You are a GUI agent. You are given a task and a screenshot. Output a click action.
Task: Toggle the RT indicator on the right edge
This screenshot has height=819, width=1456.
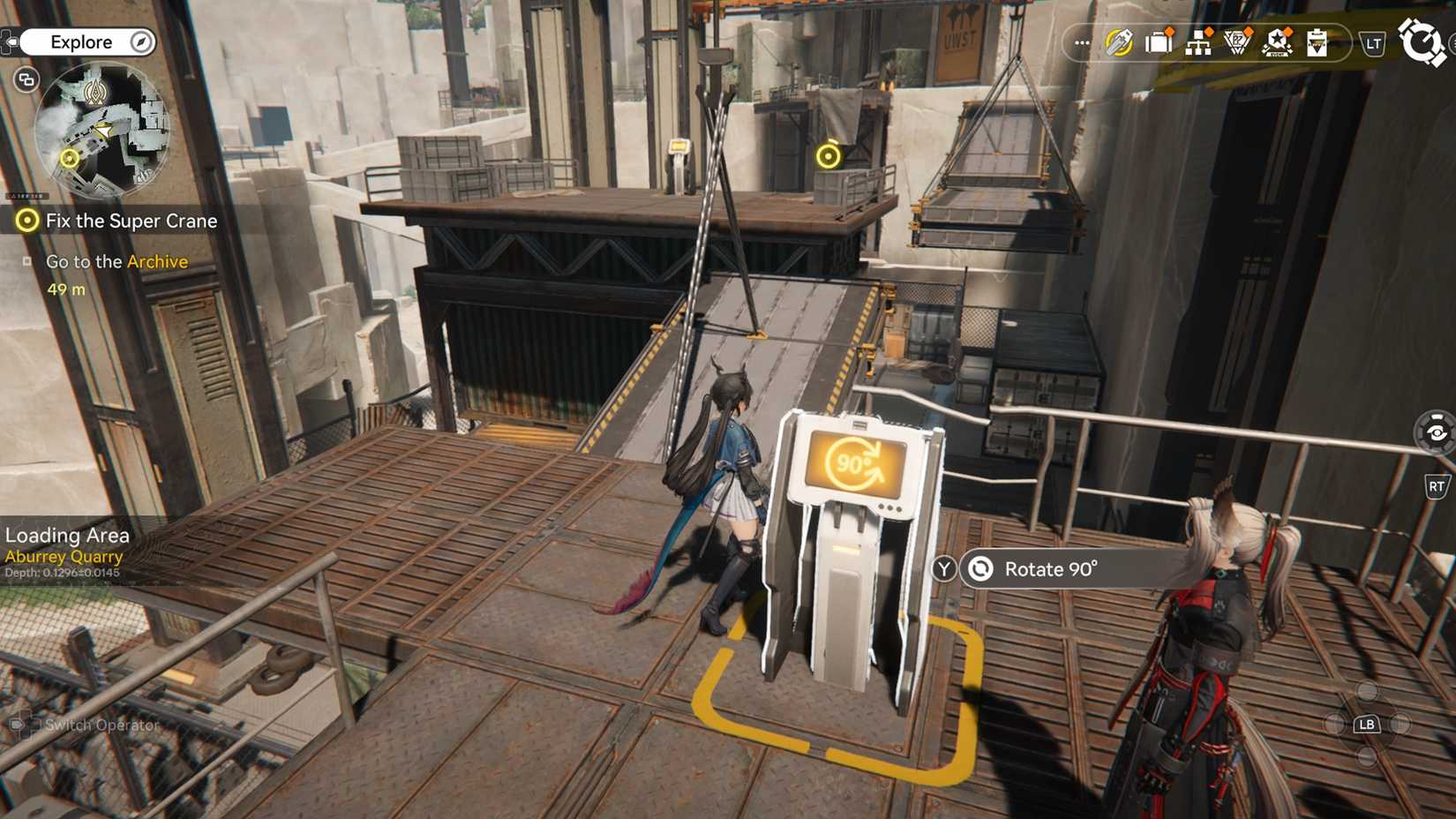[x=1437, y=486]
